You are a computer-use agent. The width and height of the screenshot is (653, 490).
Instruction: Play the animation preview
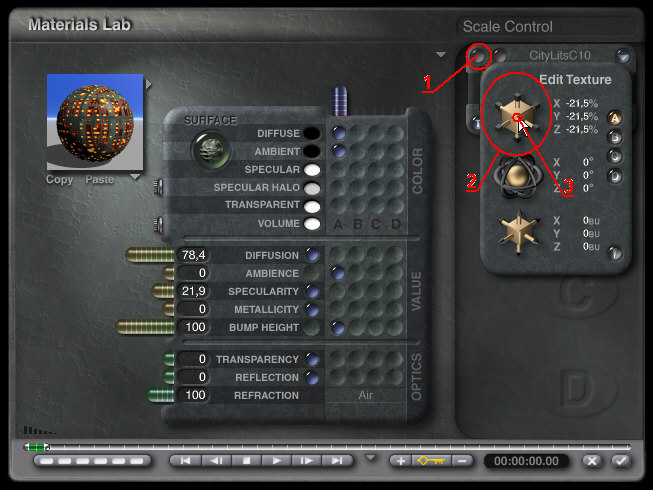tap(278, 461)
